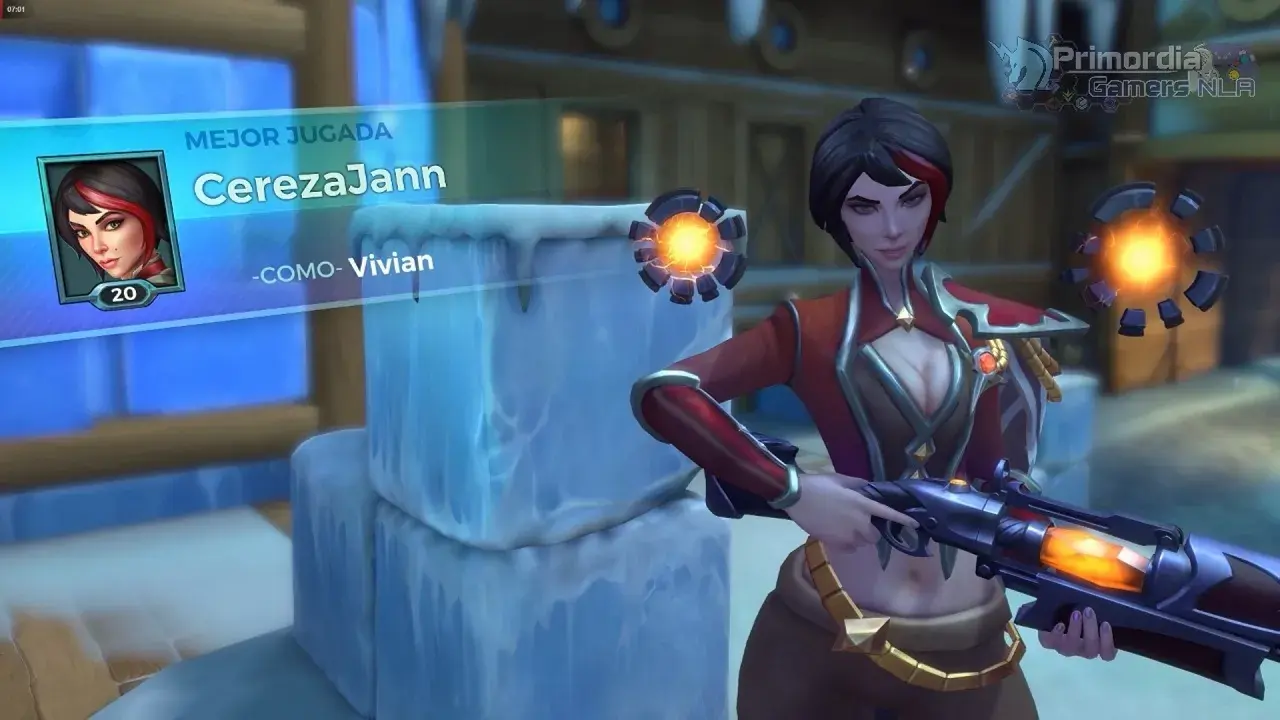Click Vivian's champion portrait in the banner
Viewport: 1280px width, 720px height.
pos(108,226)
